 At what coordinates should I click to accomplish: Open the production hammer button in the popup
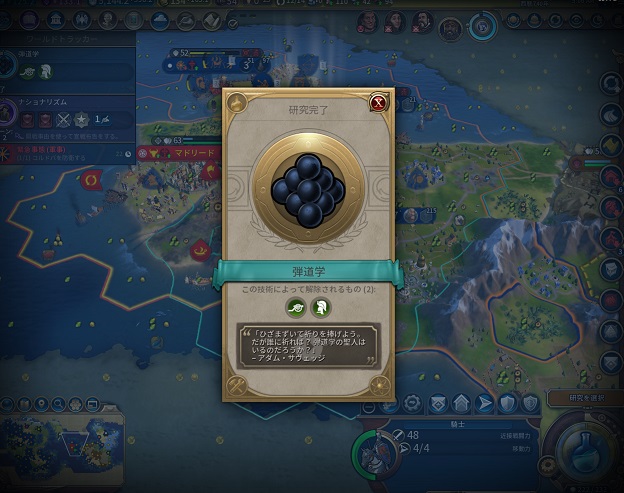(238, 385)
